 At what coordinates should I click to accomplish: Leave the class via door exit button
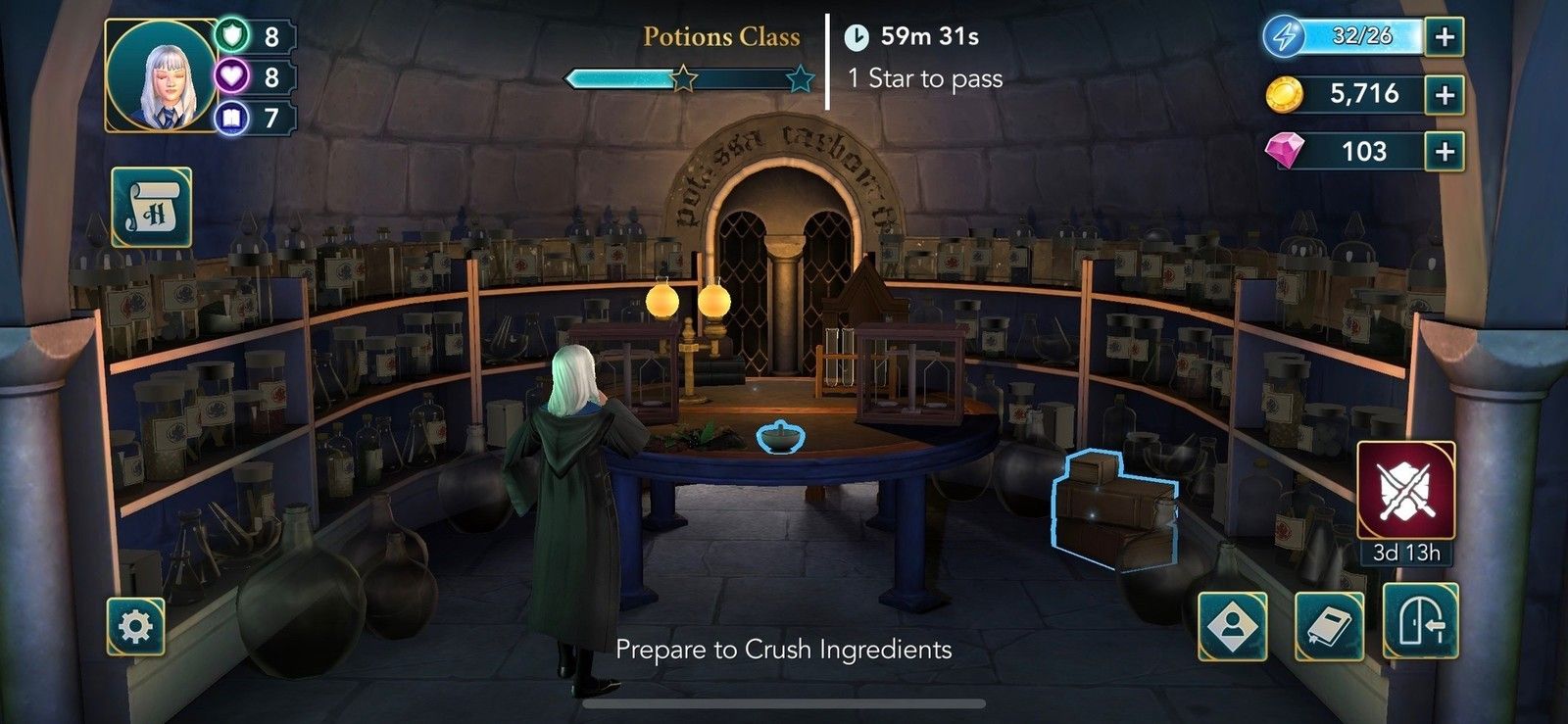(x=1420, y=621)
